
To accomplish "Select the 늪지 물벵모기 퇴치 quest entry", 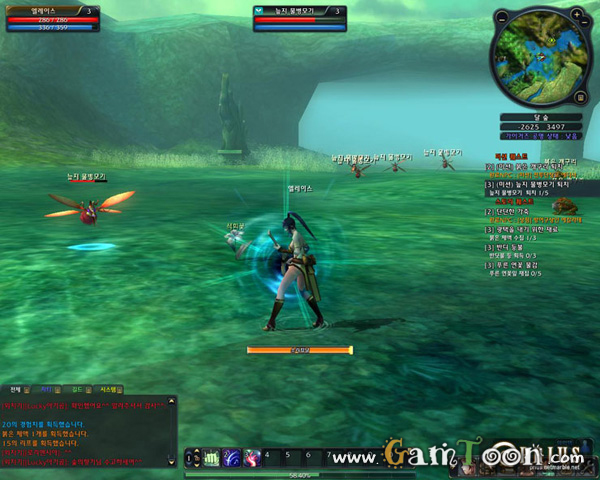I will 540,185.
